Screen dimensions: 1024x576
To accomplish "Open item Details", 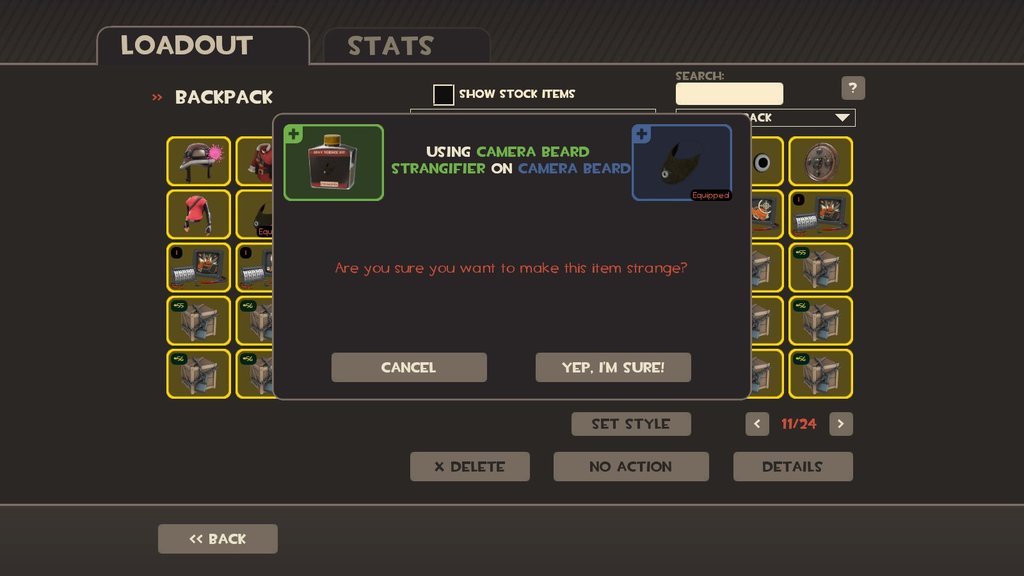I will (x=793, y=466).
